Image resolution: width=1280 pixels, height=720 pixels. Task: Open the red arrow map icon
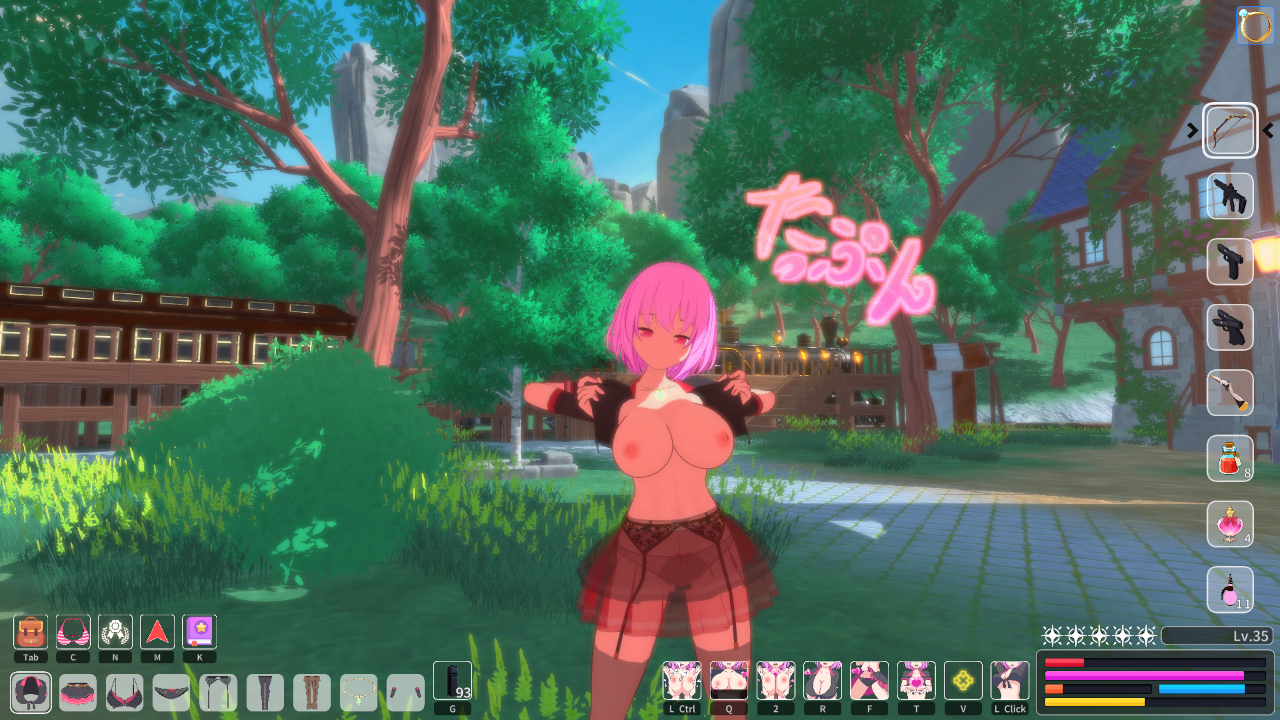(x=157, y=632)
